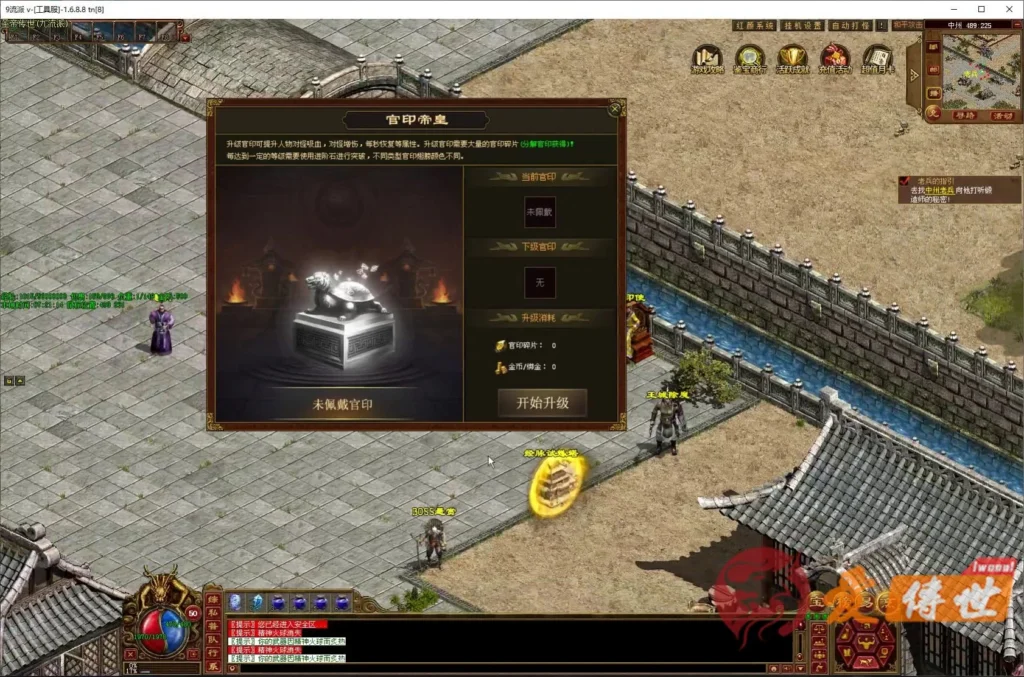Screen dimensions: 1024x677
Task: Open 活跃成就 achievements trophy icon
Action: tap(792, 58)
